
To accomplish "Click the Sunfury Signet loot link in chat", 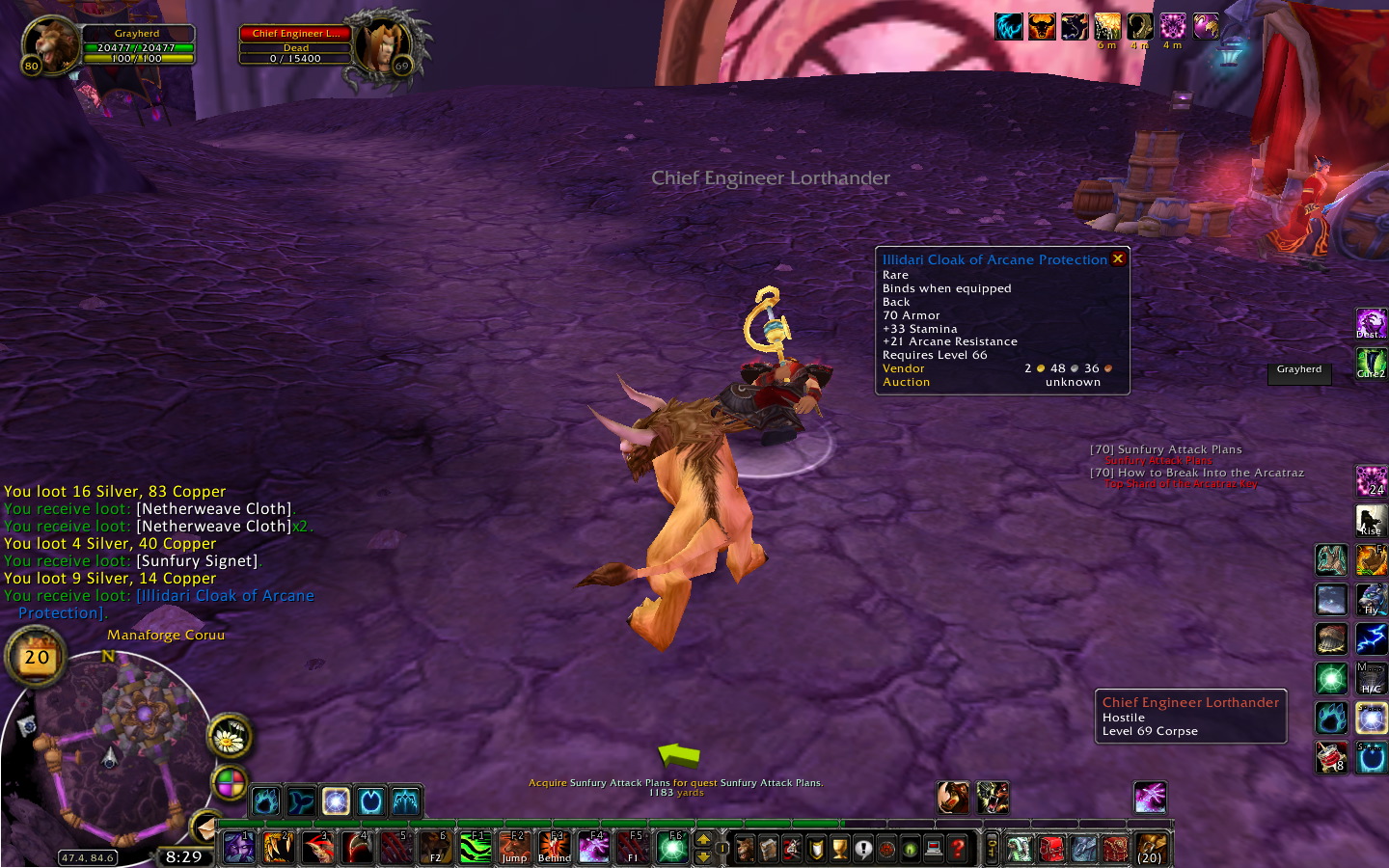I will [x=197, y=561].
